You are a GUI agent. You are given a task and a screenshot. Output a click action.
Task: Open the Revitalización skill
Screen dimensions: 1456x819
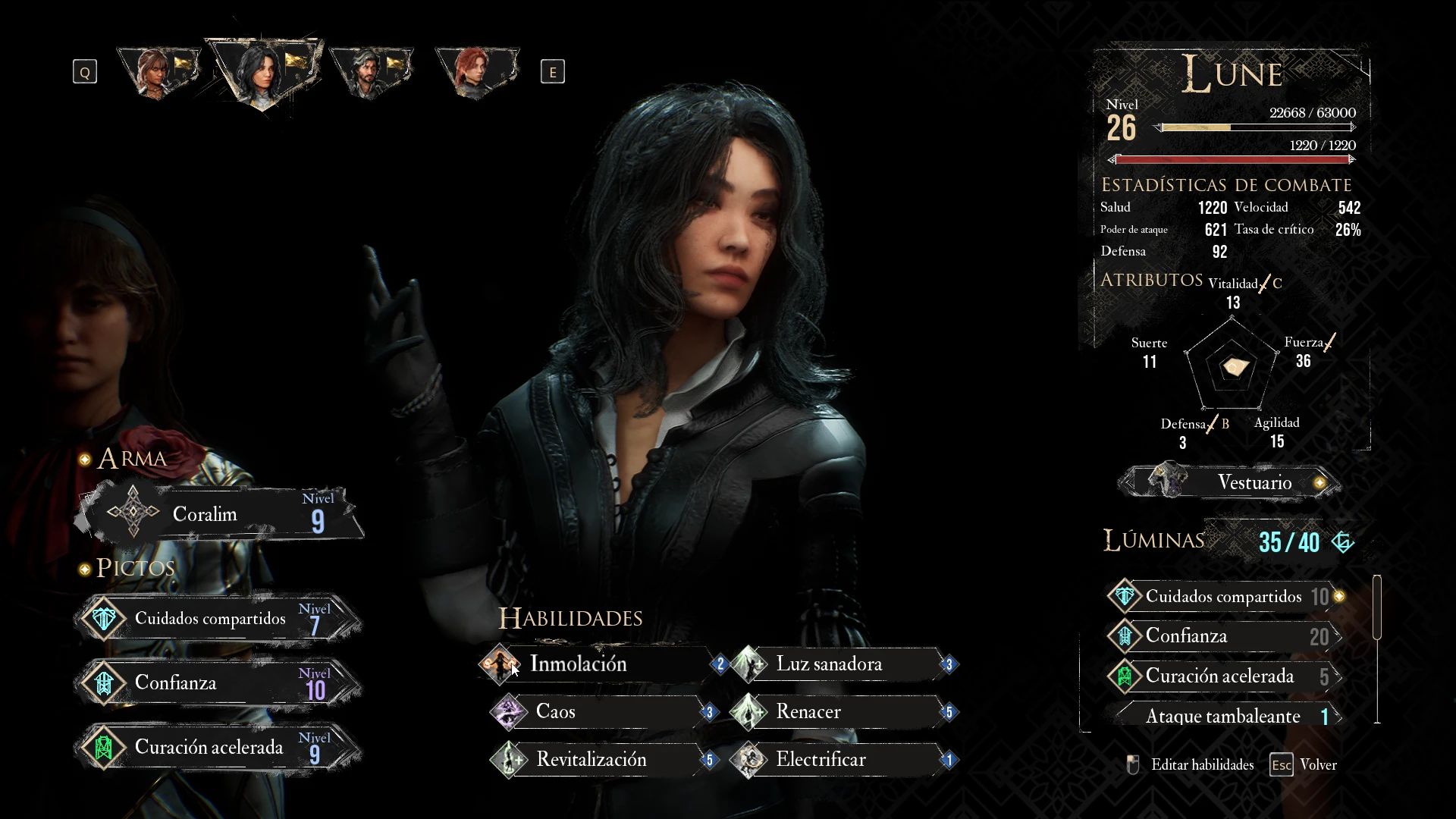point(599,760)
